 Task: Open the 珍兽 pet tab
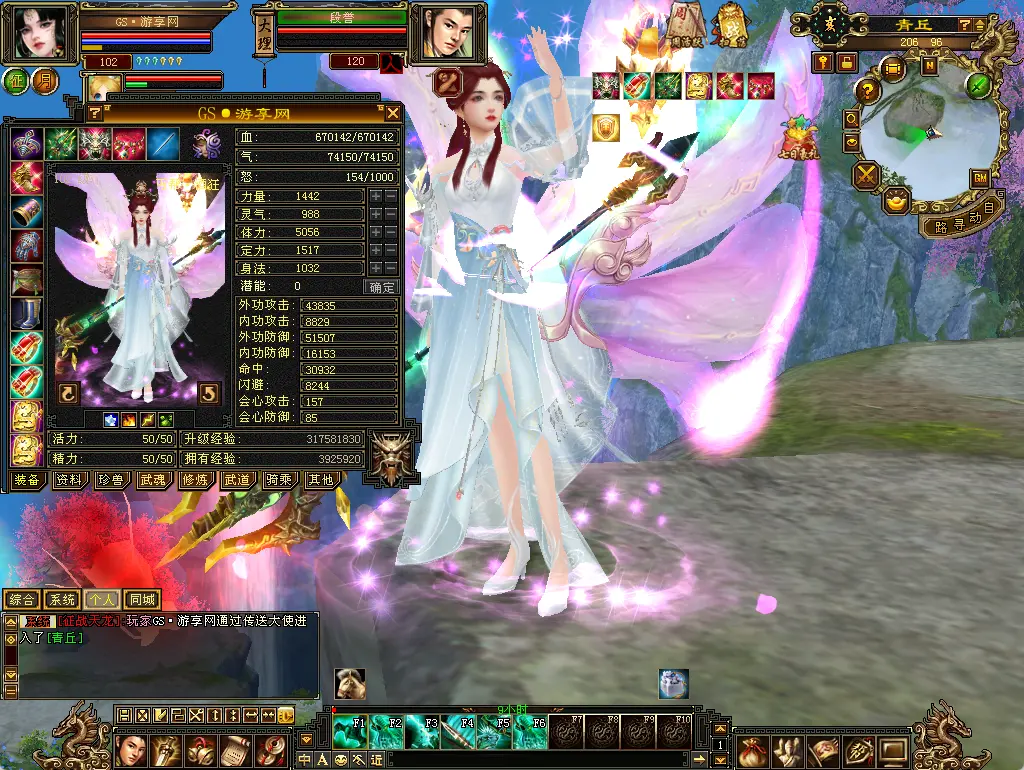point(111,480)
